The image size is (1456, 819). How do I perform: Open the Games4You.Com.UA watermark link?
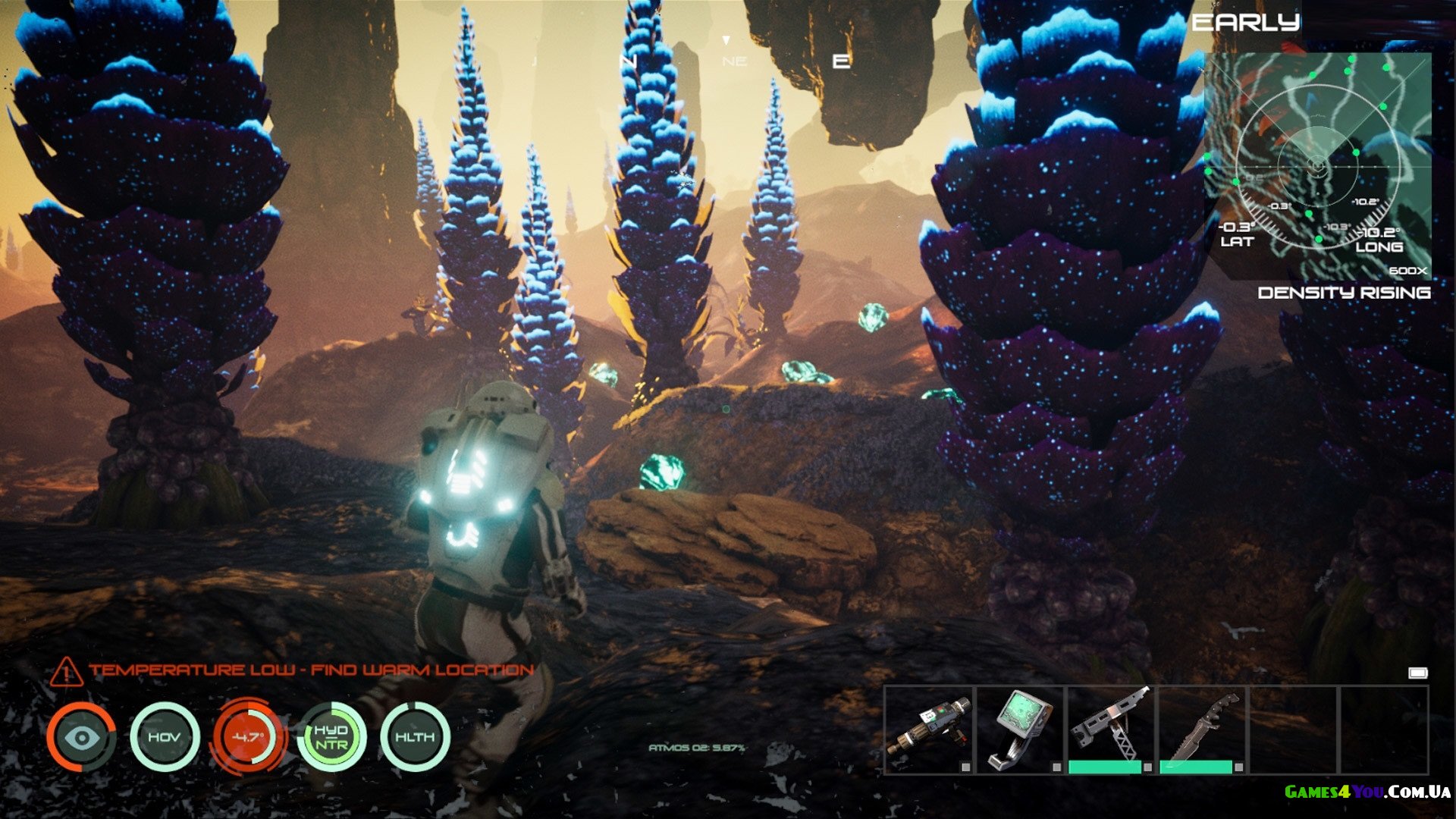click(1367, 792)
